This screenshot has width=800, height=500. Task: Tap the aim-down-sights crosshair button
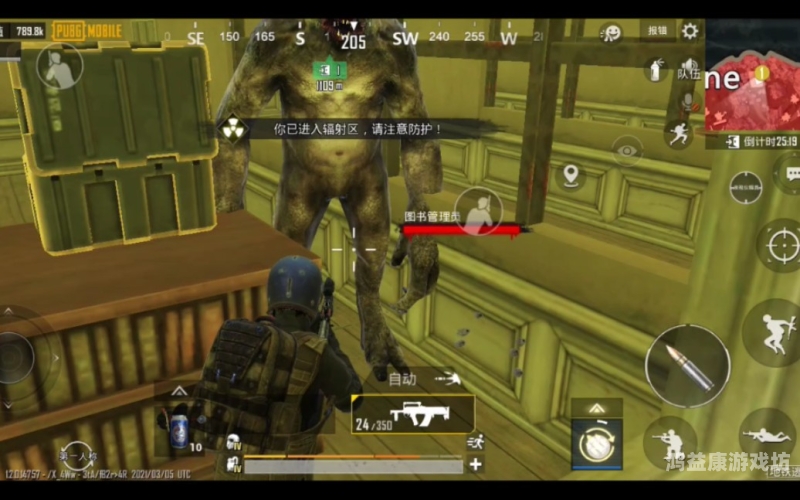(780, 244)
